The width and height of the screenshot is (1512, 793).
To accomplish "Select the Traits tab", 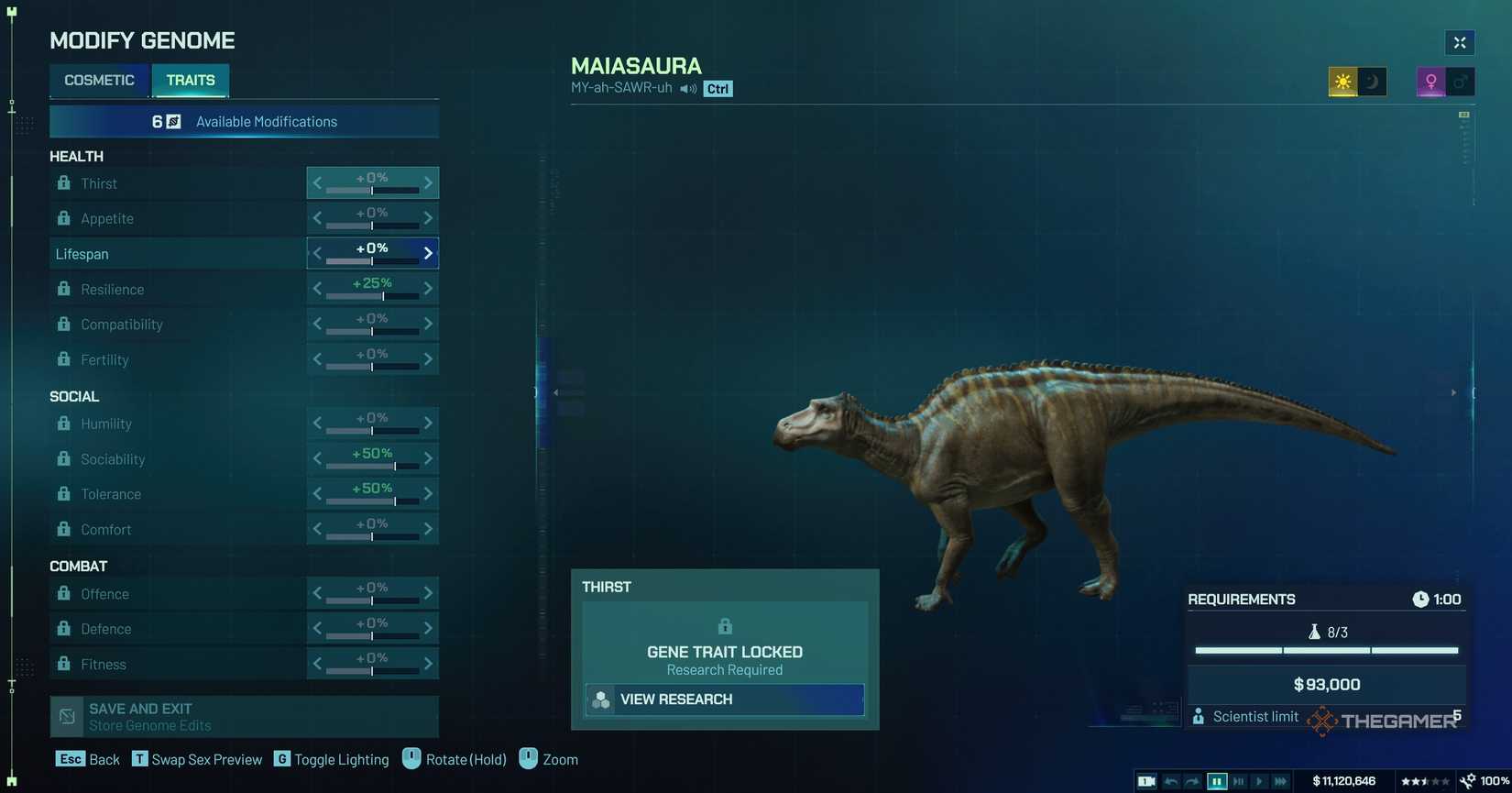I will [x=190, y=80].
